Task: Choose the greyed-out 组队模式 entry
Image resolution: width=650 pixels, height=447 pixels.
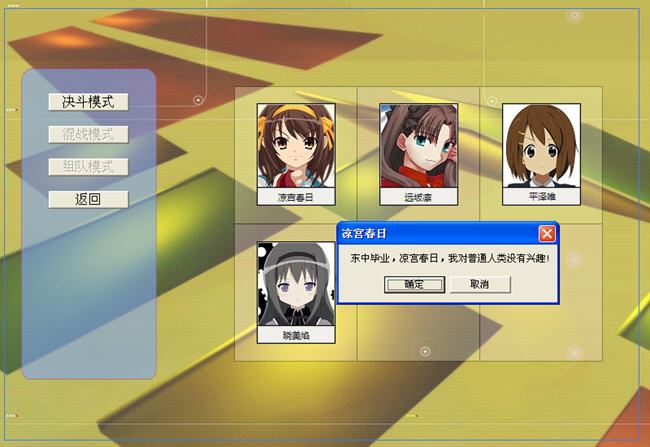Action: (88, 167)
